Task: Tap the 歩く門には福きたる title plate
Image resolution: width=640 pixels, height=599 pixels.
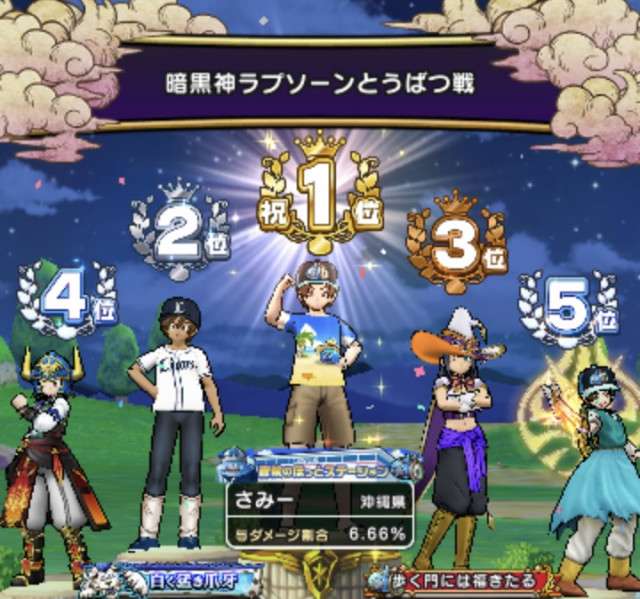Action: pyautogui.click(x=462, y=581)
